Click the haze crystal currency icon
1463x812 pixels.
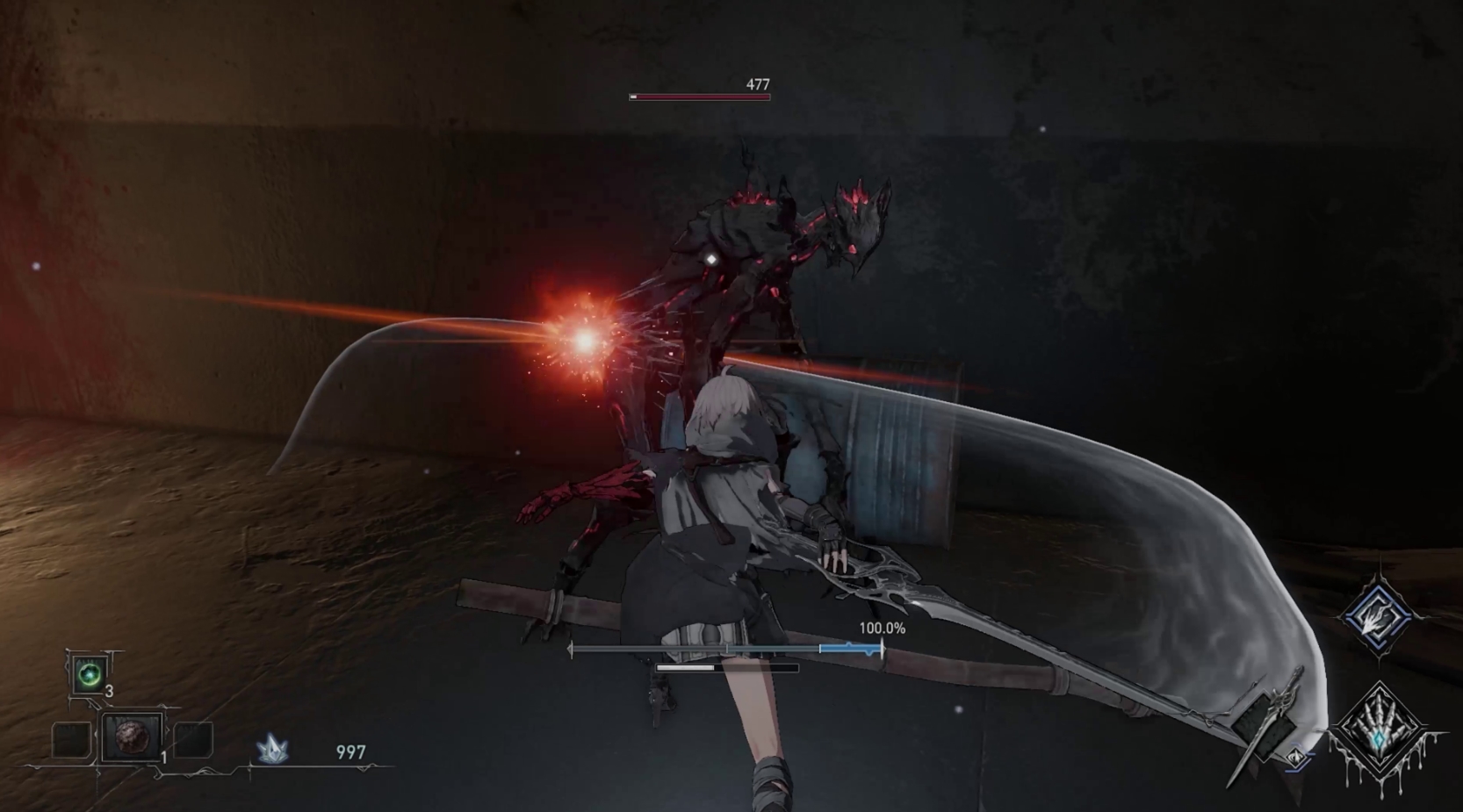click(273, 749)
